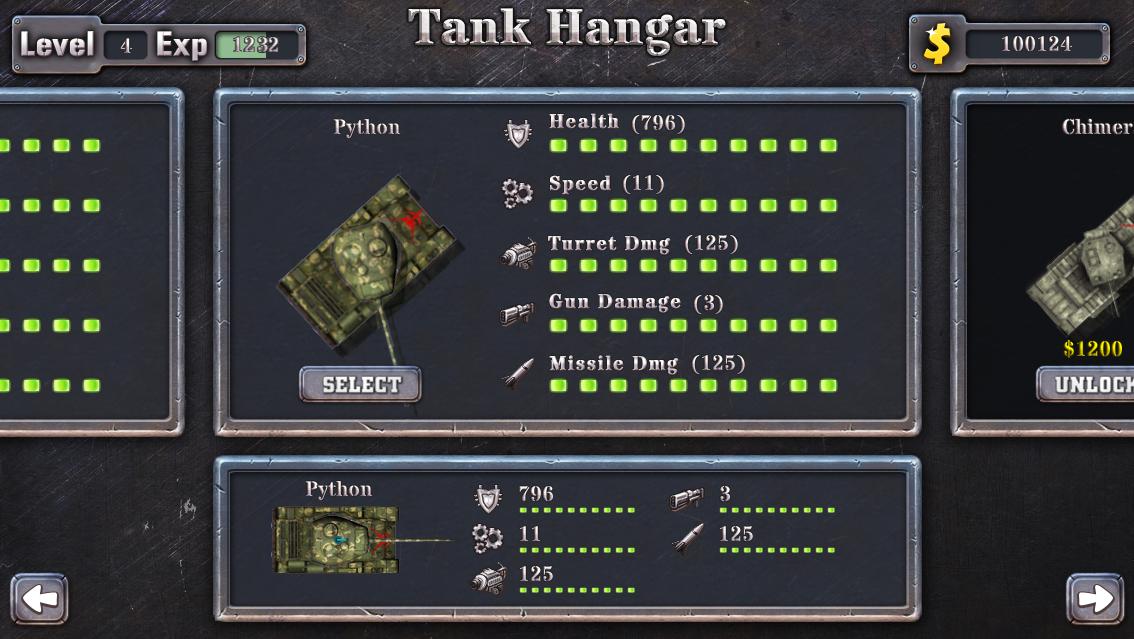This screenshot has width=1134, height=639.
Task: Select the Python tank
Action: [x=360, y=385]
